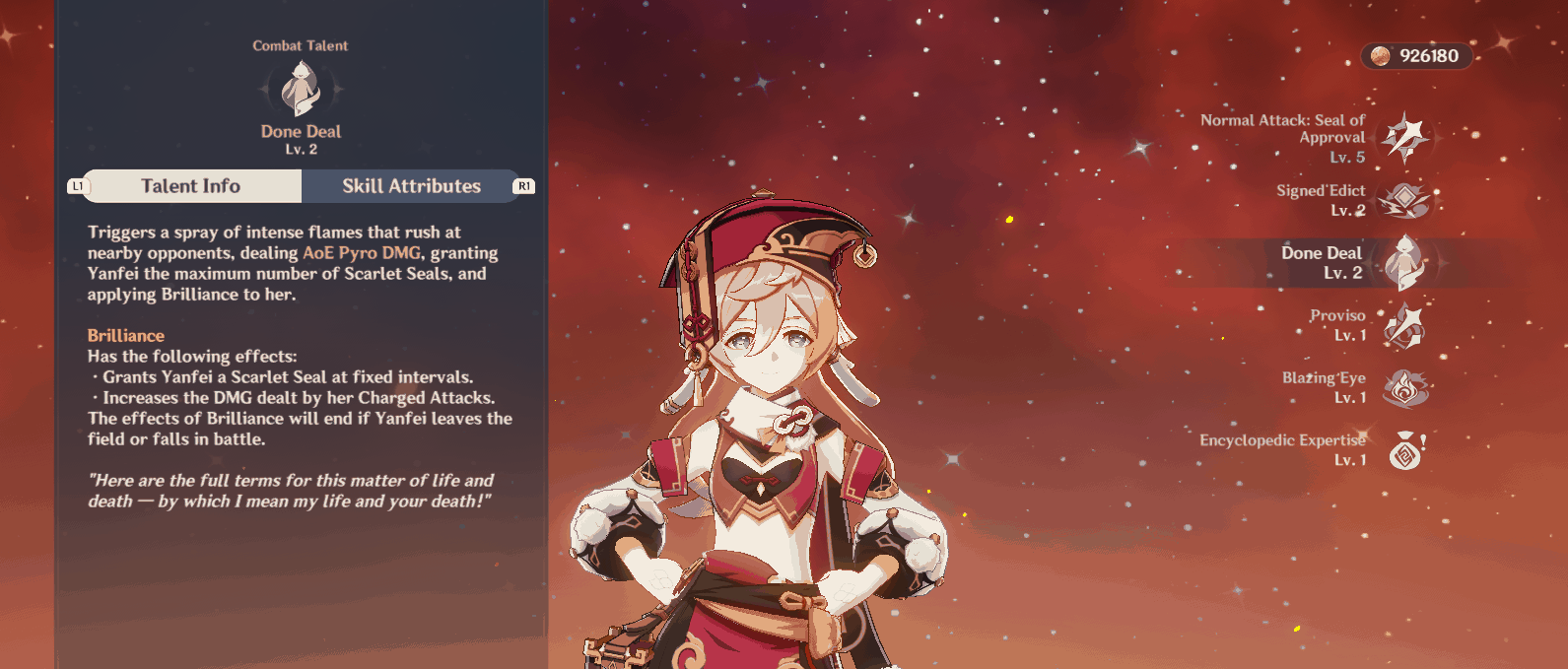Select Normal Attack: Seal of Approval talent
Viewport: 1568px width, 669px height.
click(x=1404, y=138)
